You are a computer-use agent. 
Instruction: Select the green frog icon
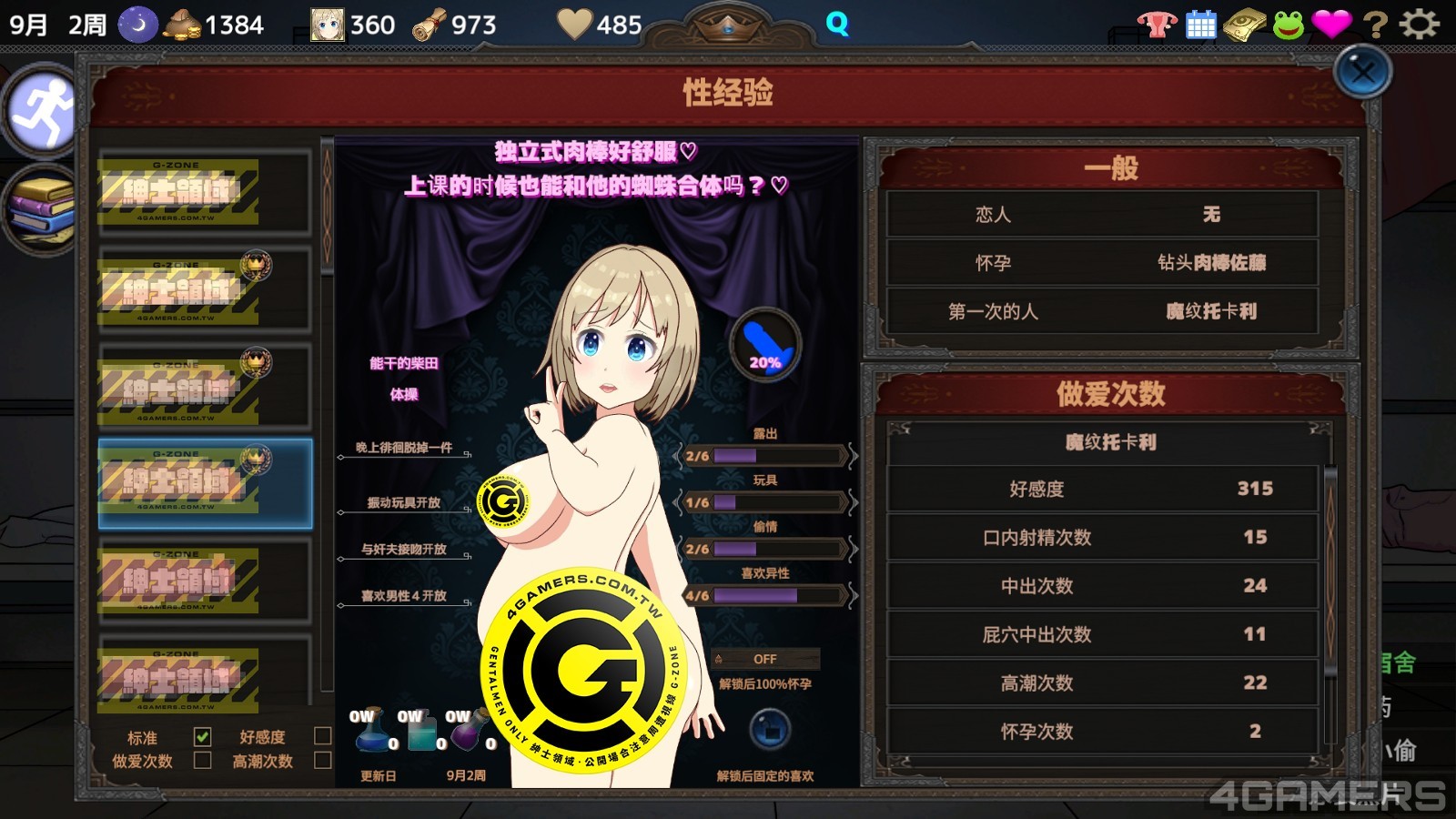(1288, 25)
